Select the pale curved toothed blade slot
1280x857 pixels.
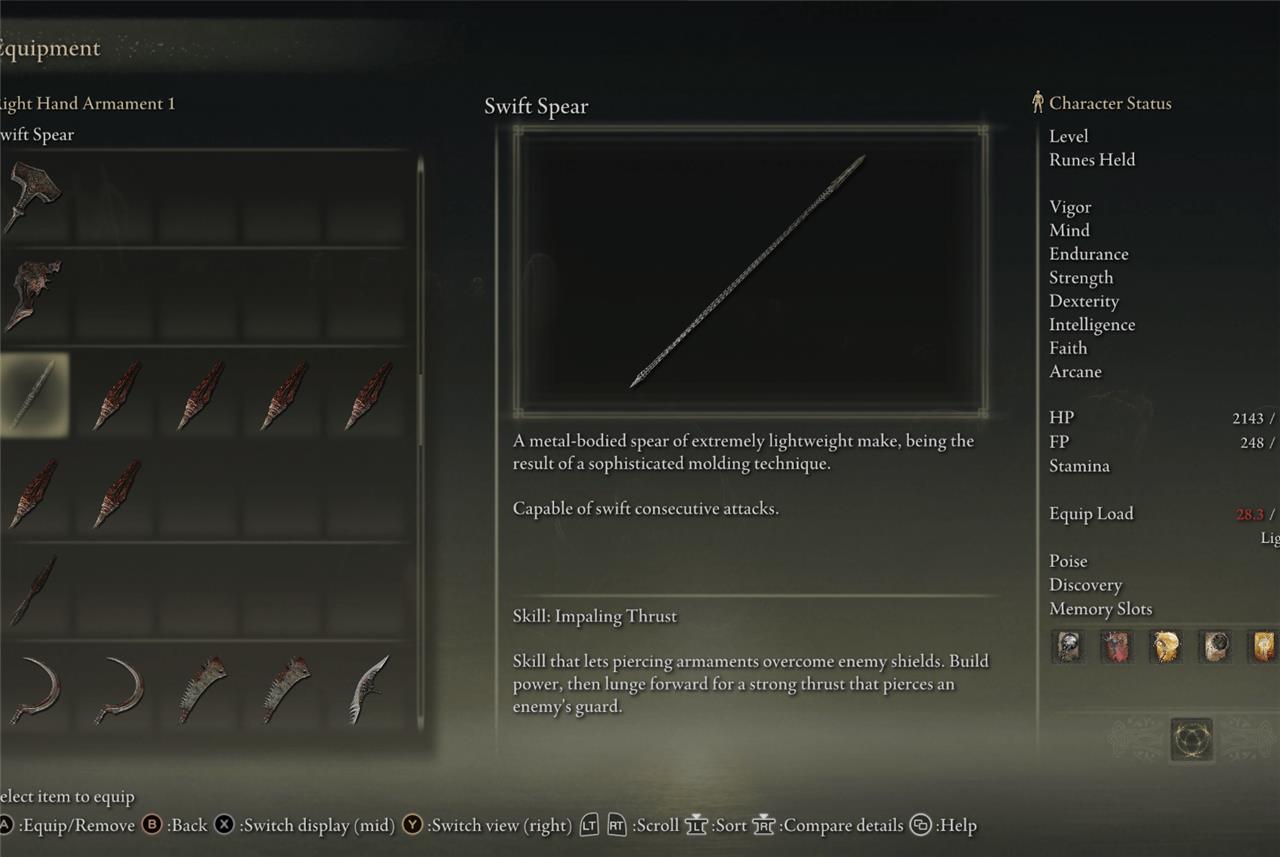click(x=369, y=689)
